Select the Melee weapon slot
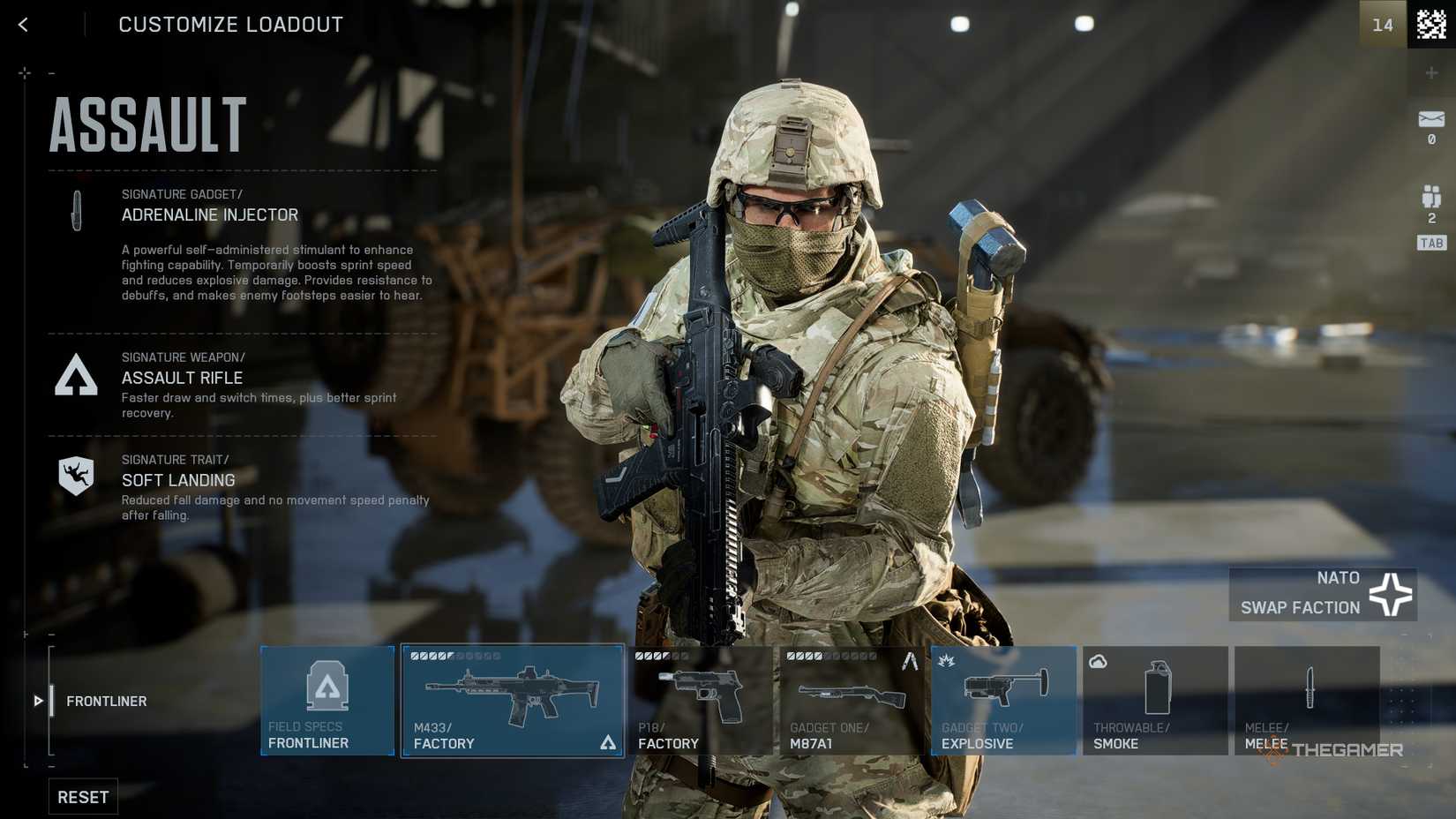Screen dimensions: 1456x819 click(1307, 700)
